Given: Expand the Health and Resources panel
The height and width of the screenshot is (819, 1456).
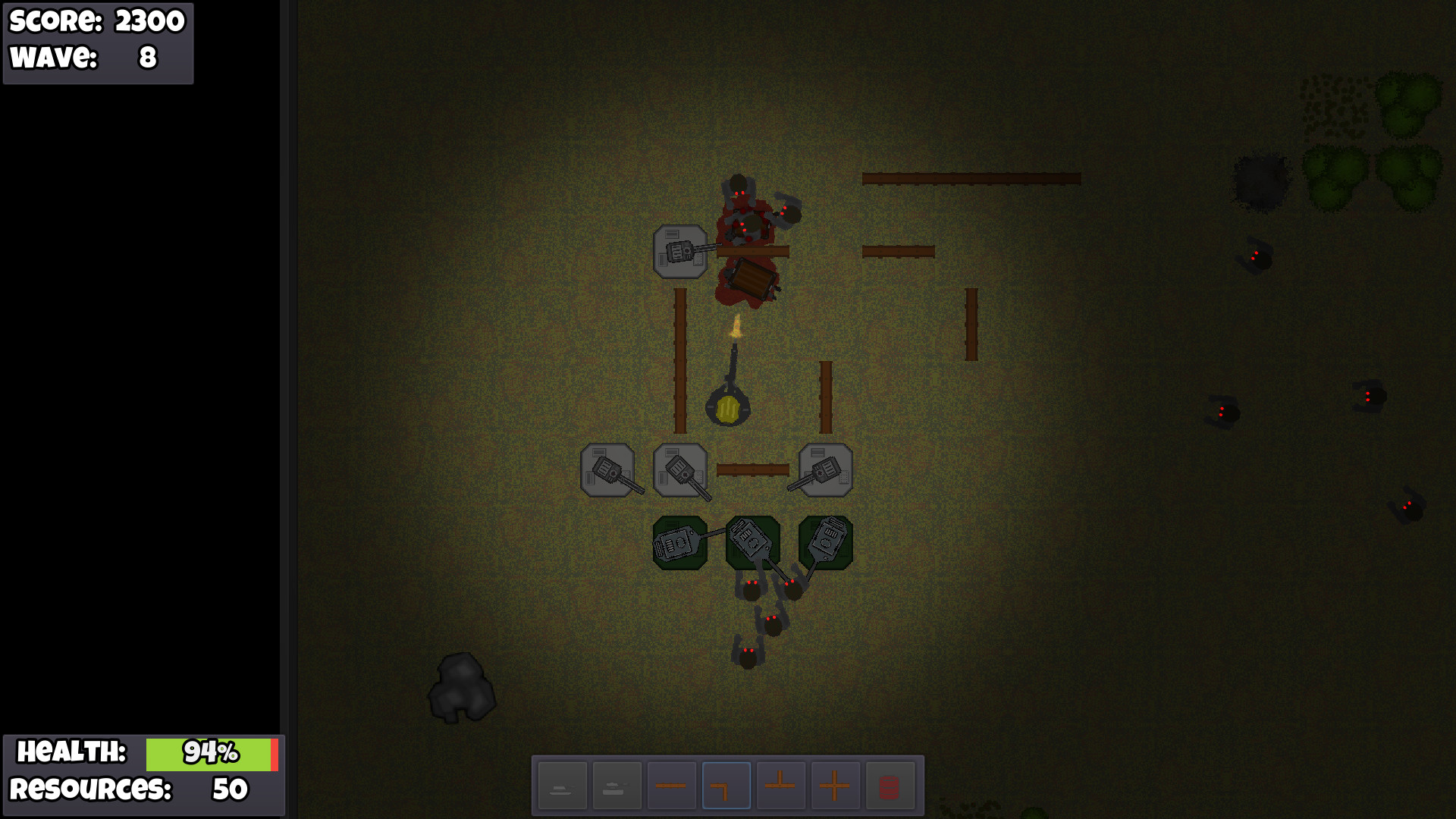Looking at the screenshot, I should tap(144, 775).
